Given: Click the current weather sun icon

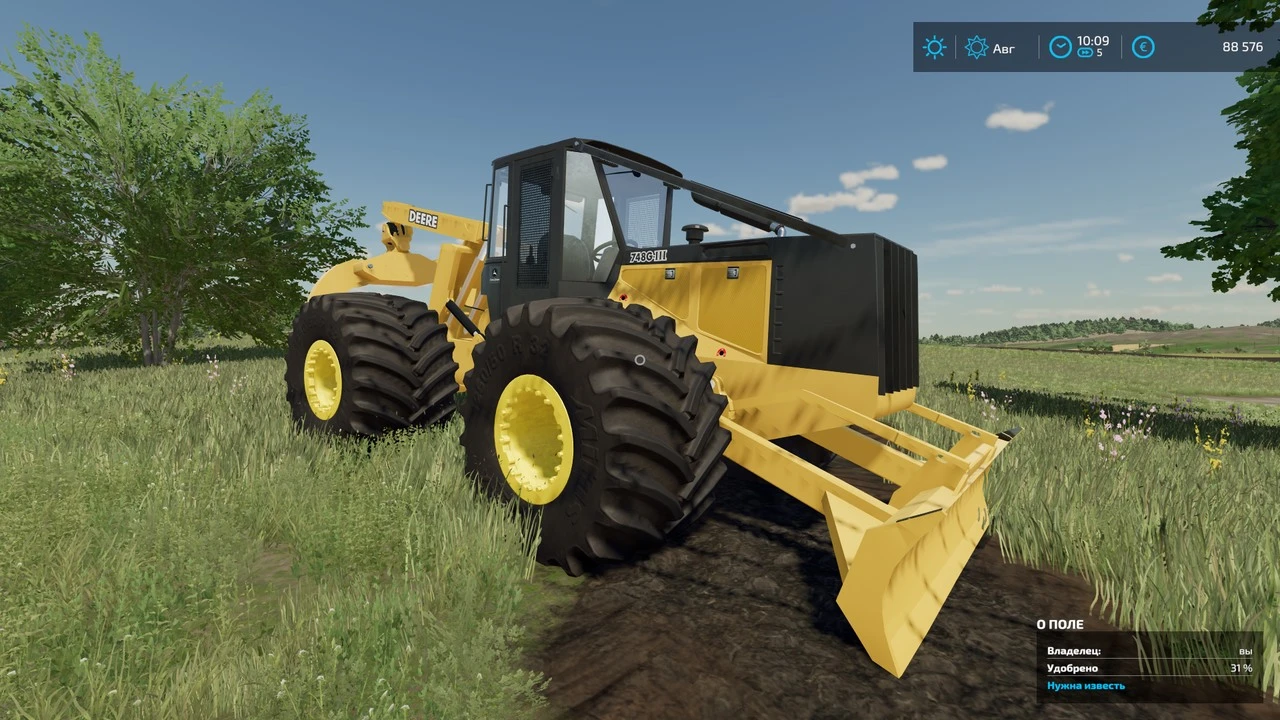Looking at the screenshot, I should coord(934,47).
